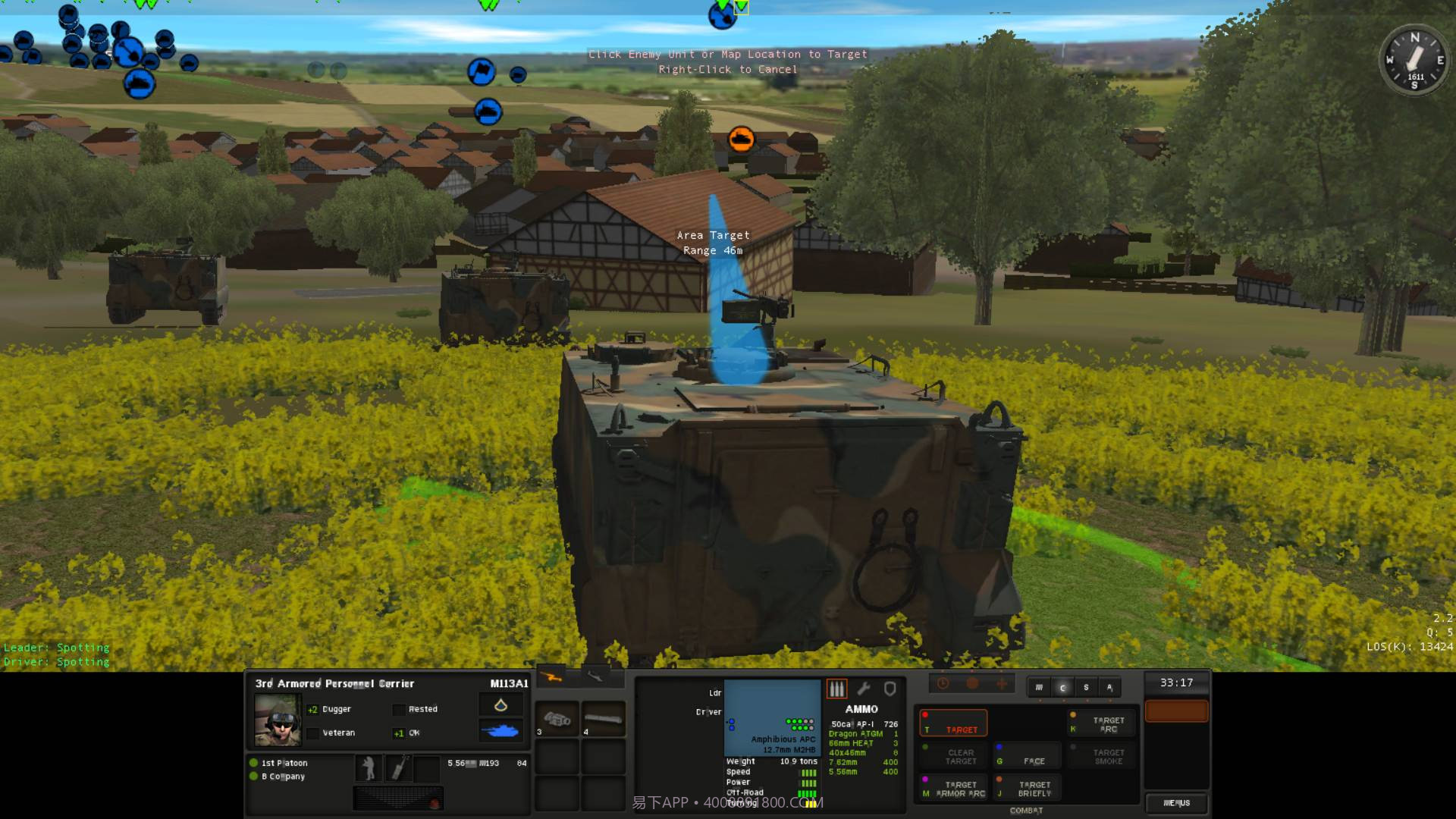
Task: Open the shield armor info icon
Action: (890, 689)
